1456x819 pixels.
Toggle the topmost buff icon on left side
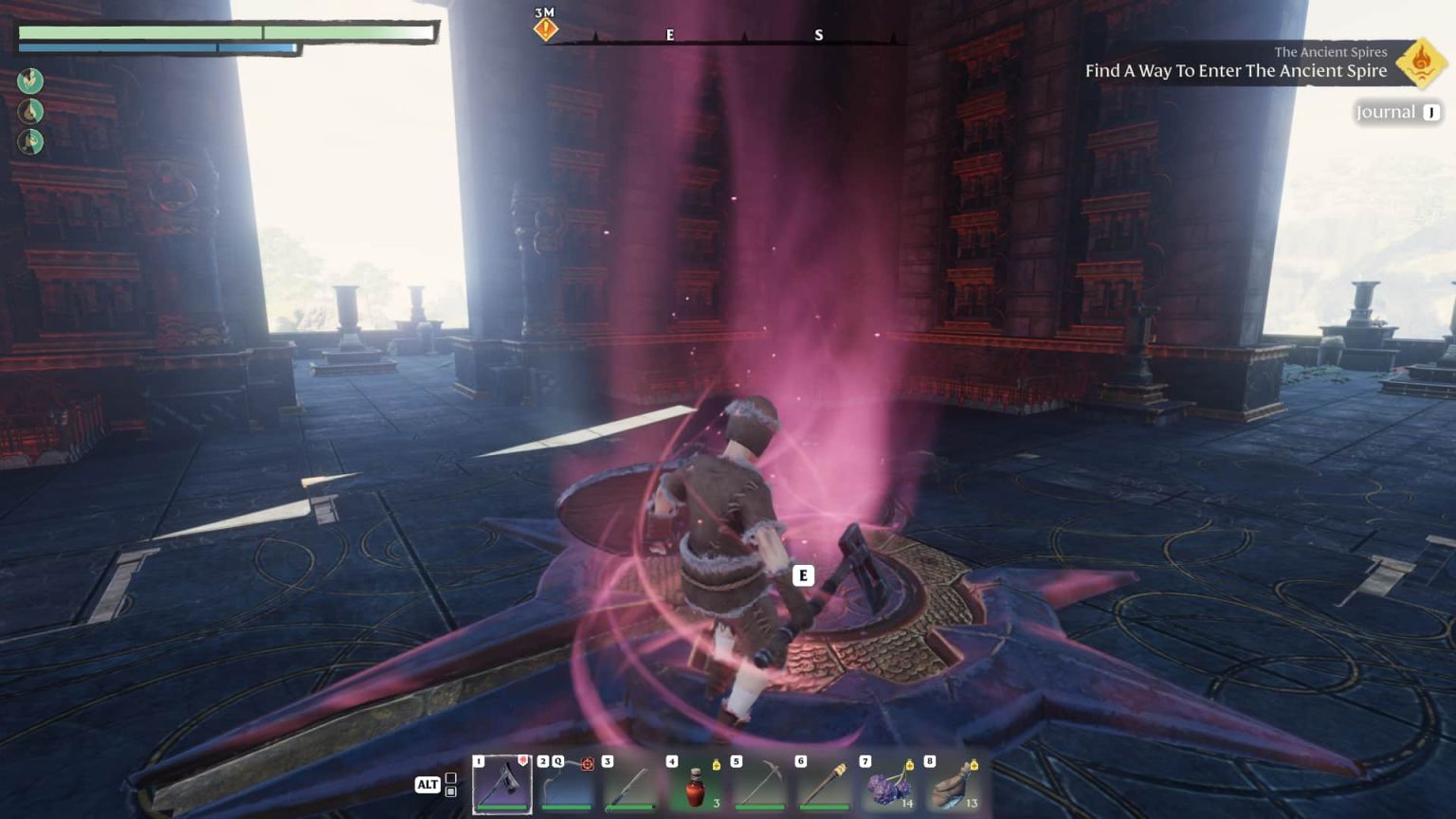(x=30, y=81)
